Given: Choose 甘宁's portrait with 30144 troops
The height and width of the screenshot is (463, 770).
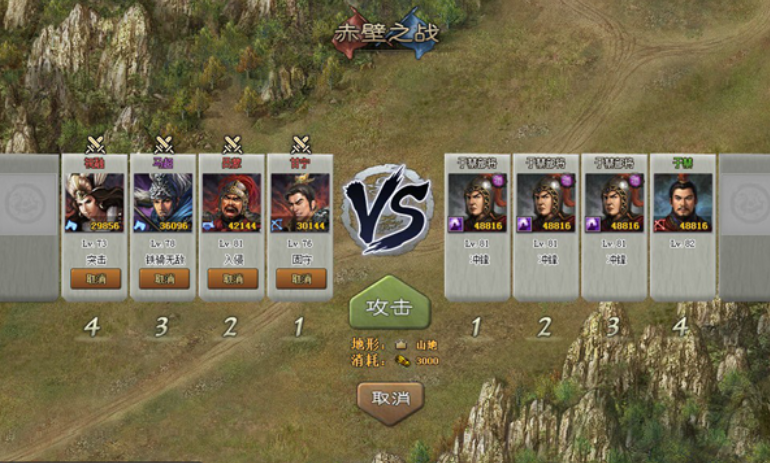Looking at the screenshot, I should pos(301,203).
